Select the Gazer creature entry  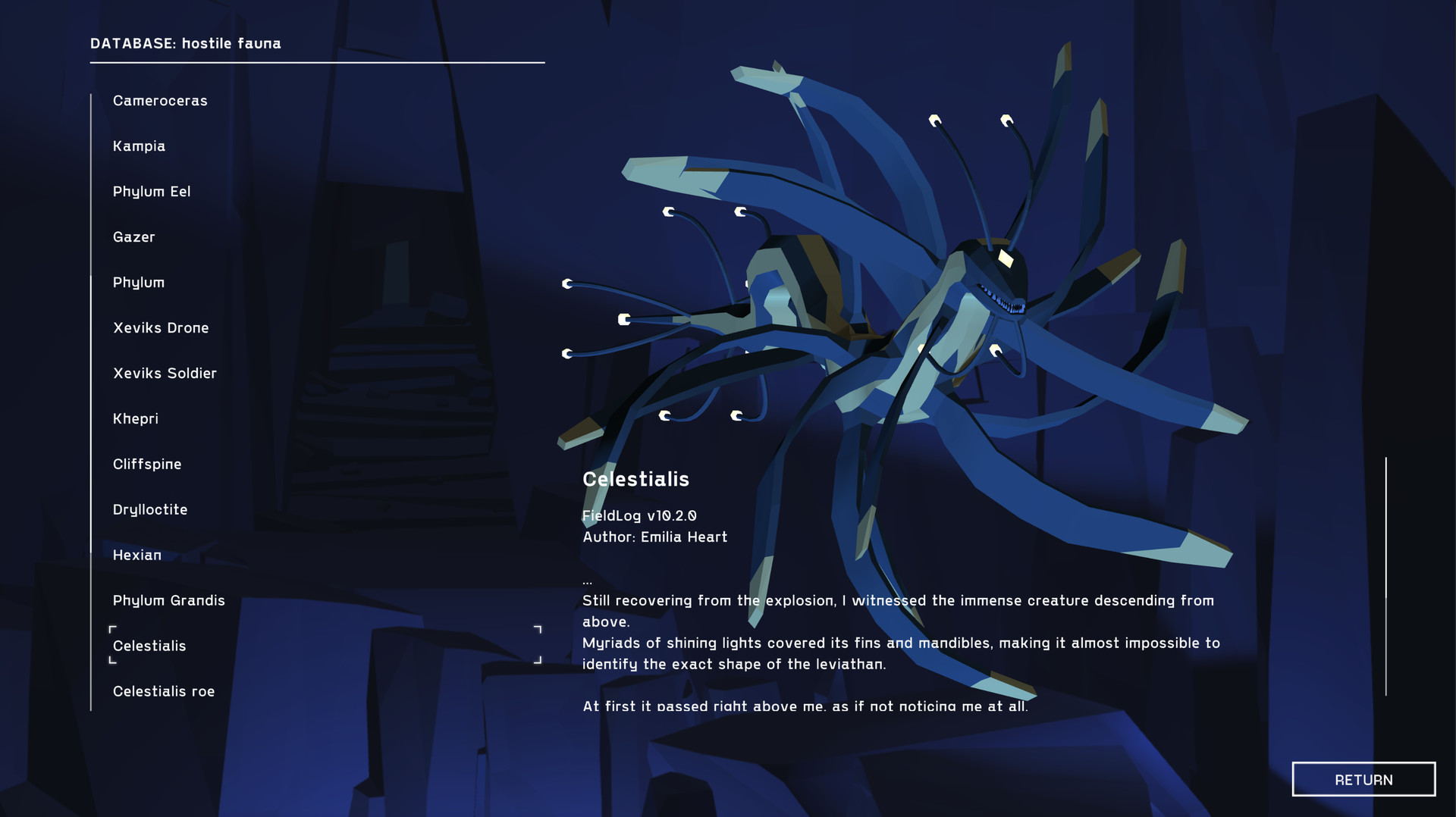(x=134, y=236)
